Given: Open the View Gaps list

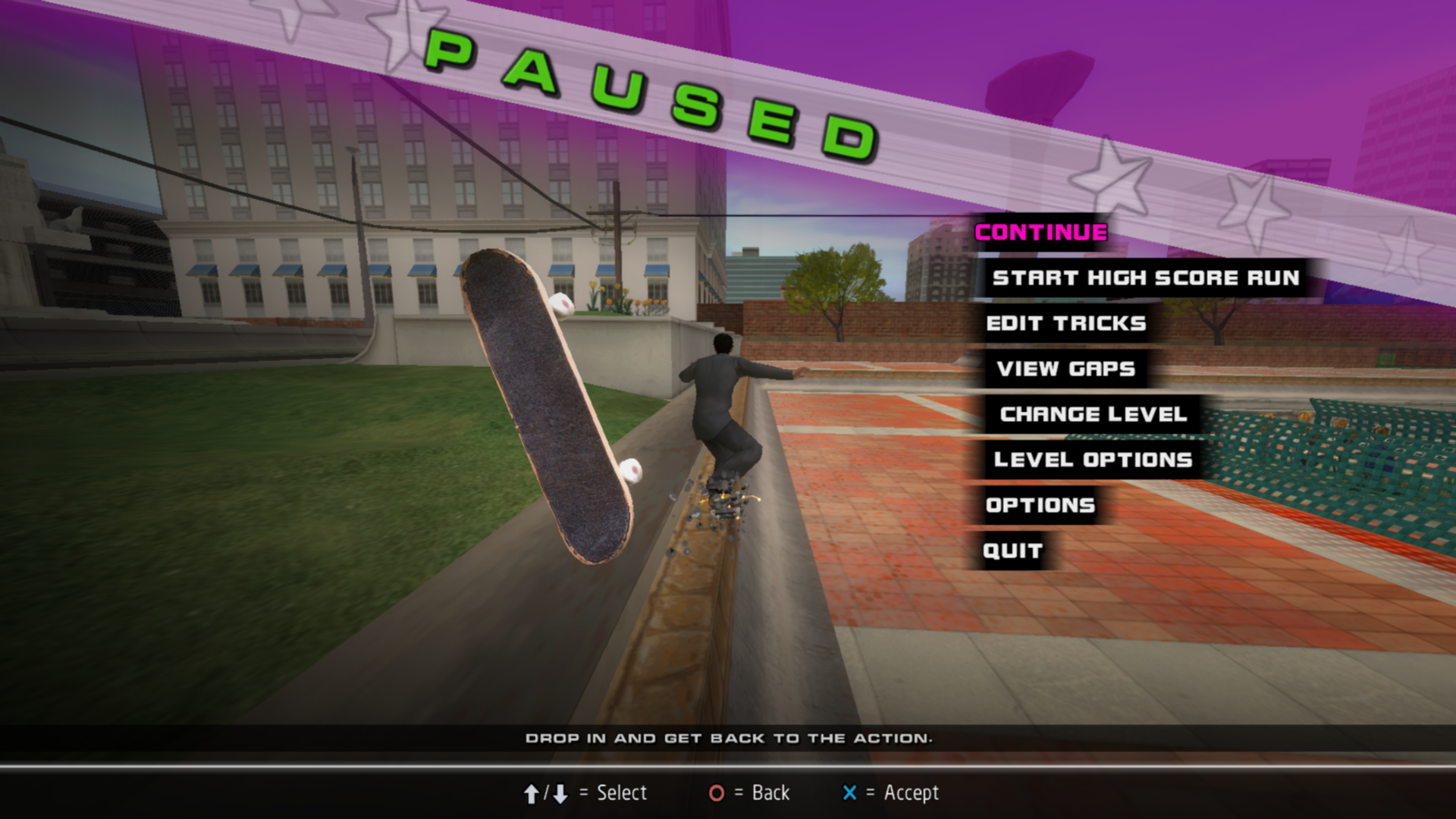Looking at the screenshot, I should pyautogui.click(x=1065, y=369).
